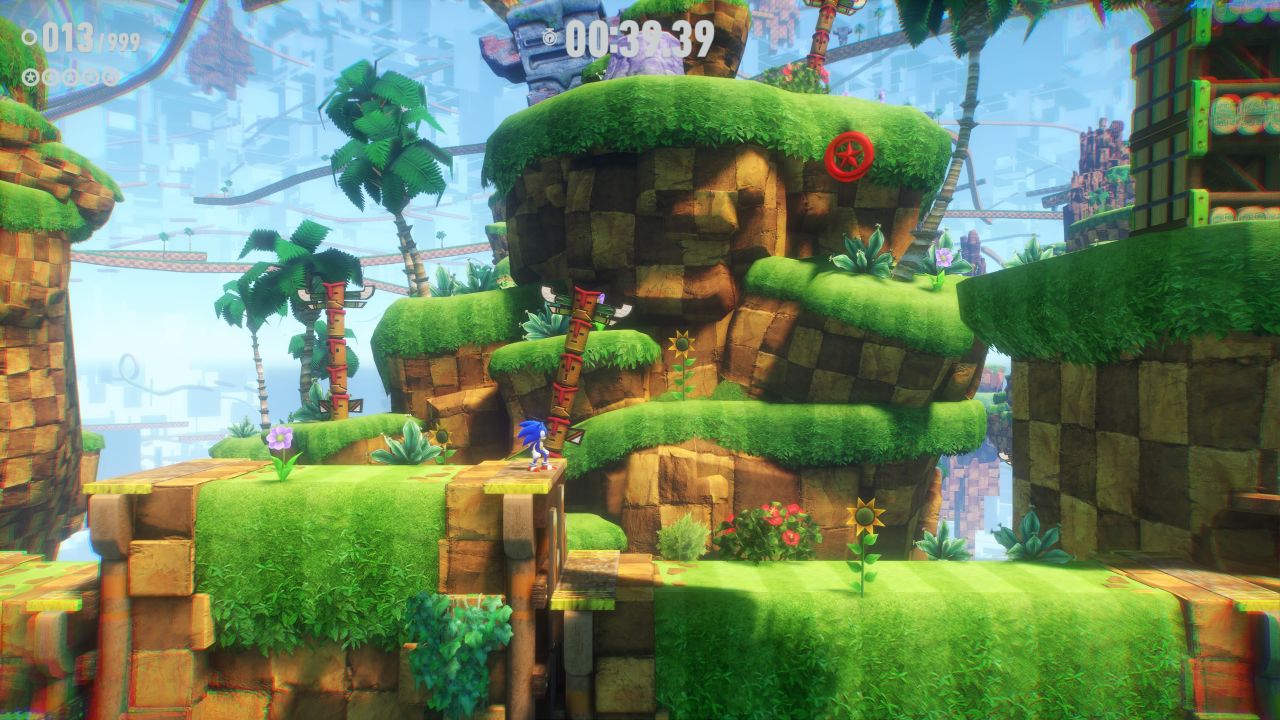The image size is (1280, 720).
Task: Toggle the fourth medal slot
Action: [90, 75]
